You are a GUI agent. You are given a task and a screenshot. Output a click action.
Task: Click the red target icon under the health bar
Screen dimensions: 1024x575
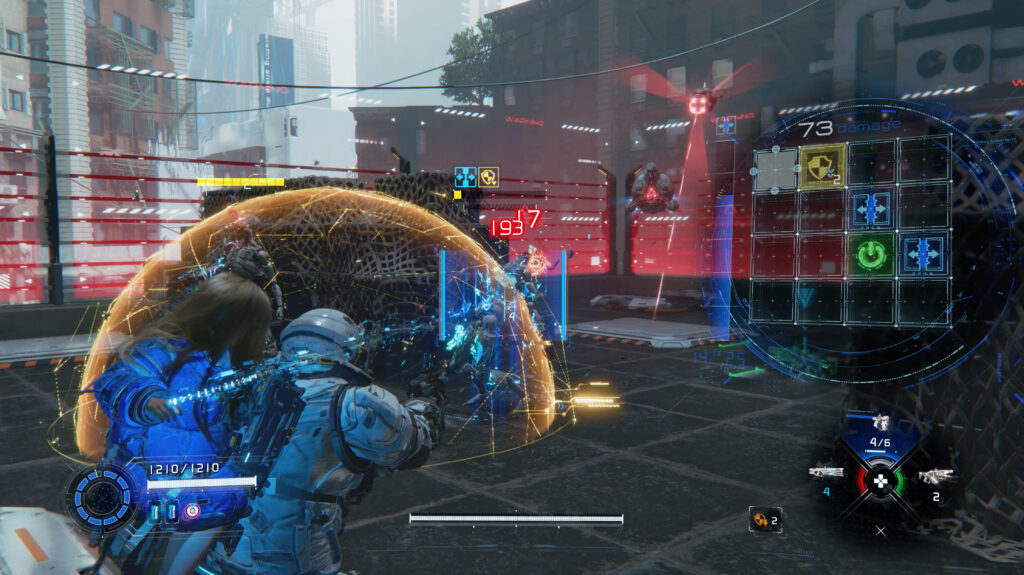[x=192, y=512]
